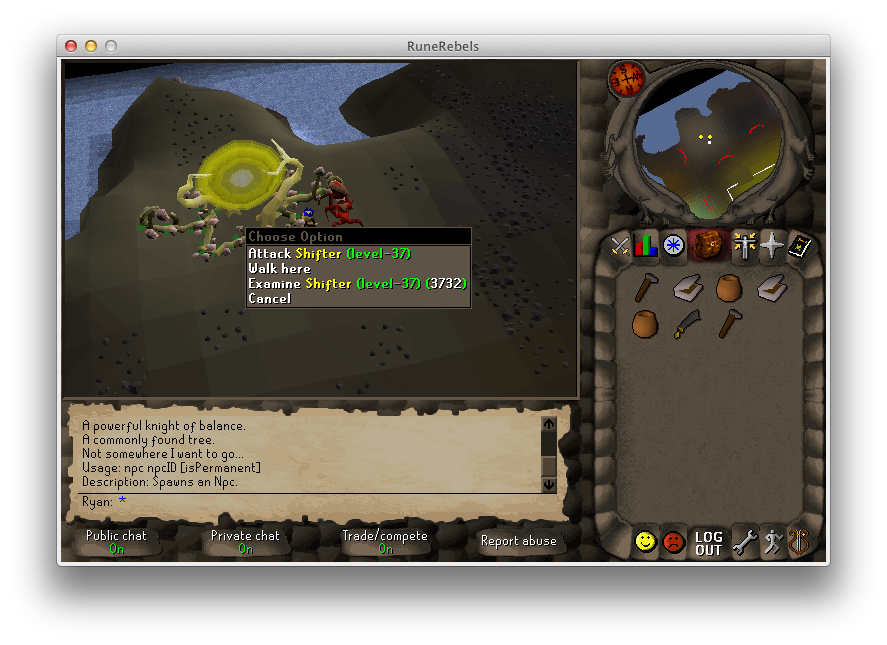
Task: Toggle the Public chat setting
Action: tap(116, 541)
